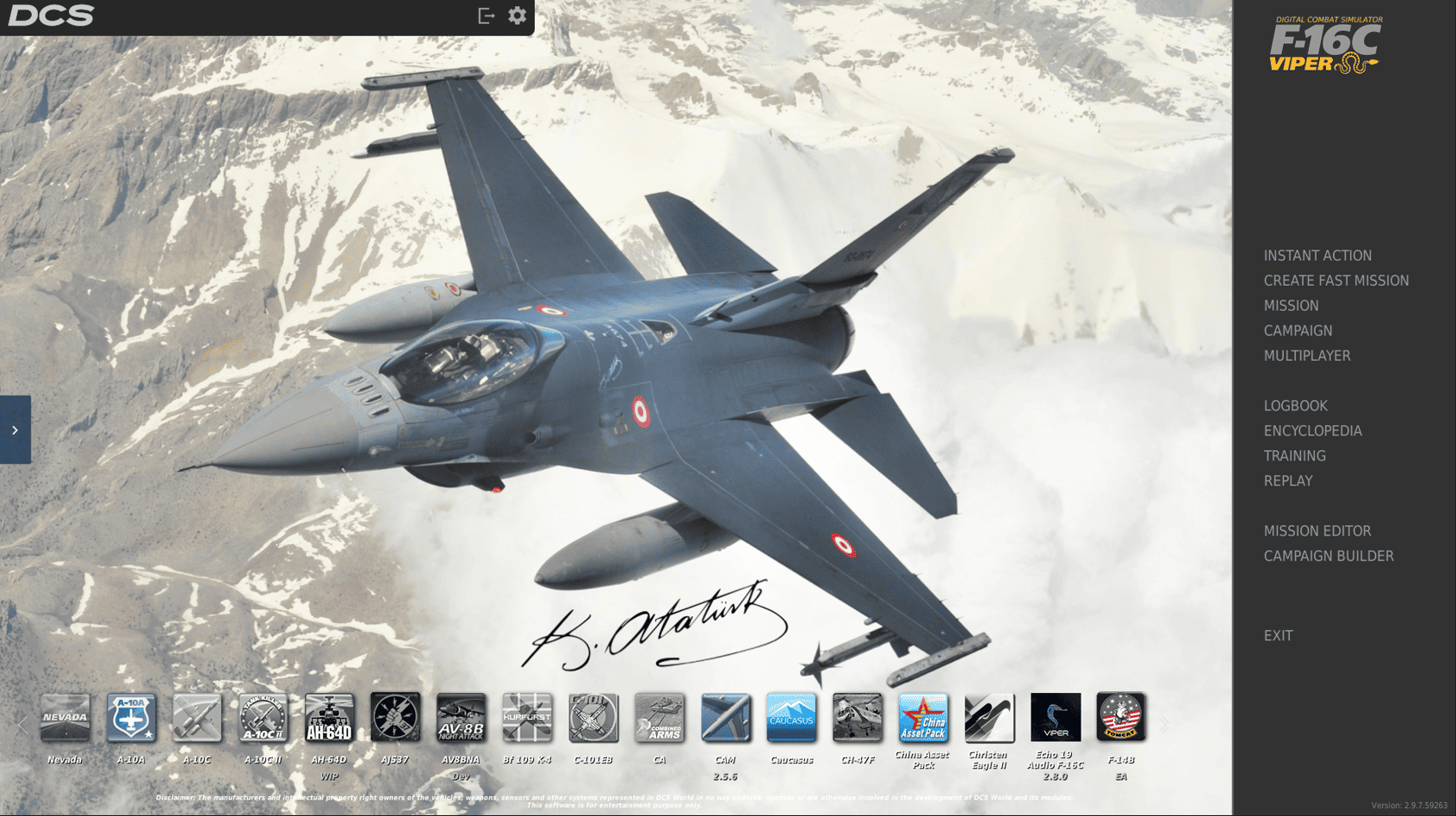Click the China Asset Pack icon
Screen dimensions: 1456x816
(x=923, y=718)
